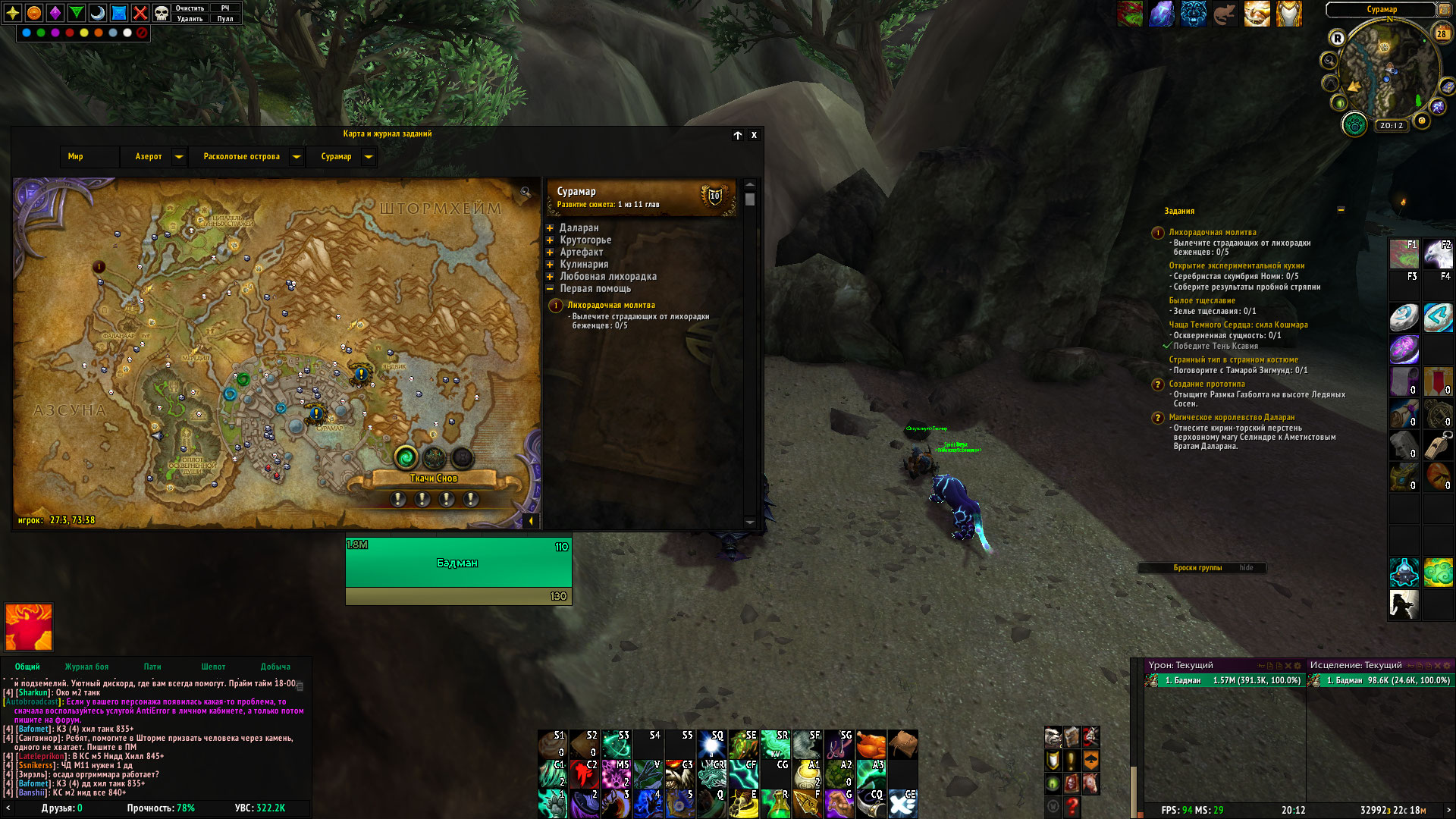Click the Очистить markers button
The image size is (1456, 819).
(190, 8)
